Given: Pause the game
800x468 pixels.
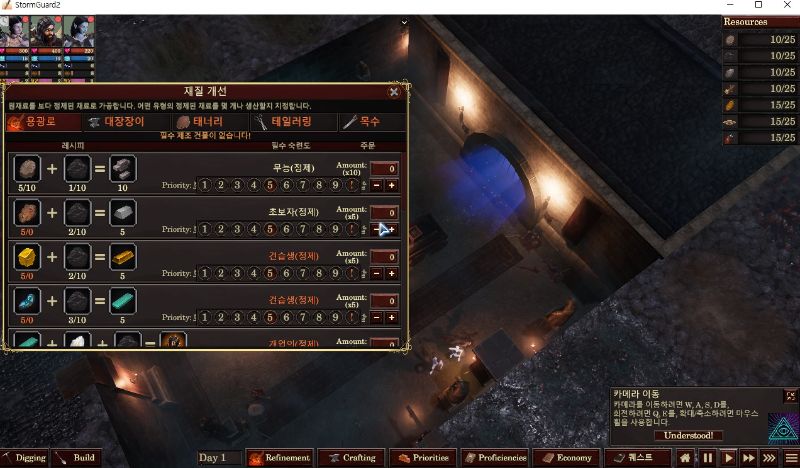Looking at the screenshot, I should coord(708,458).
